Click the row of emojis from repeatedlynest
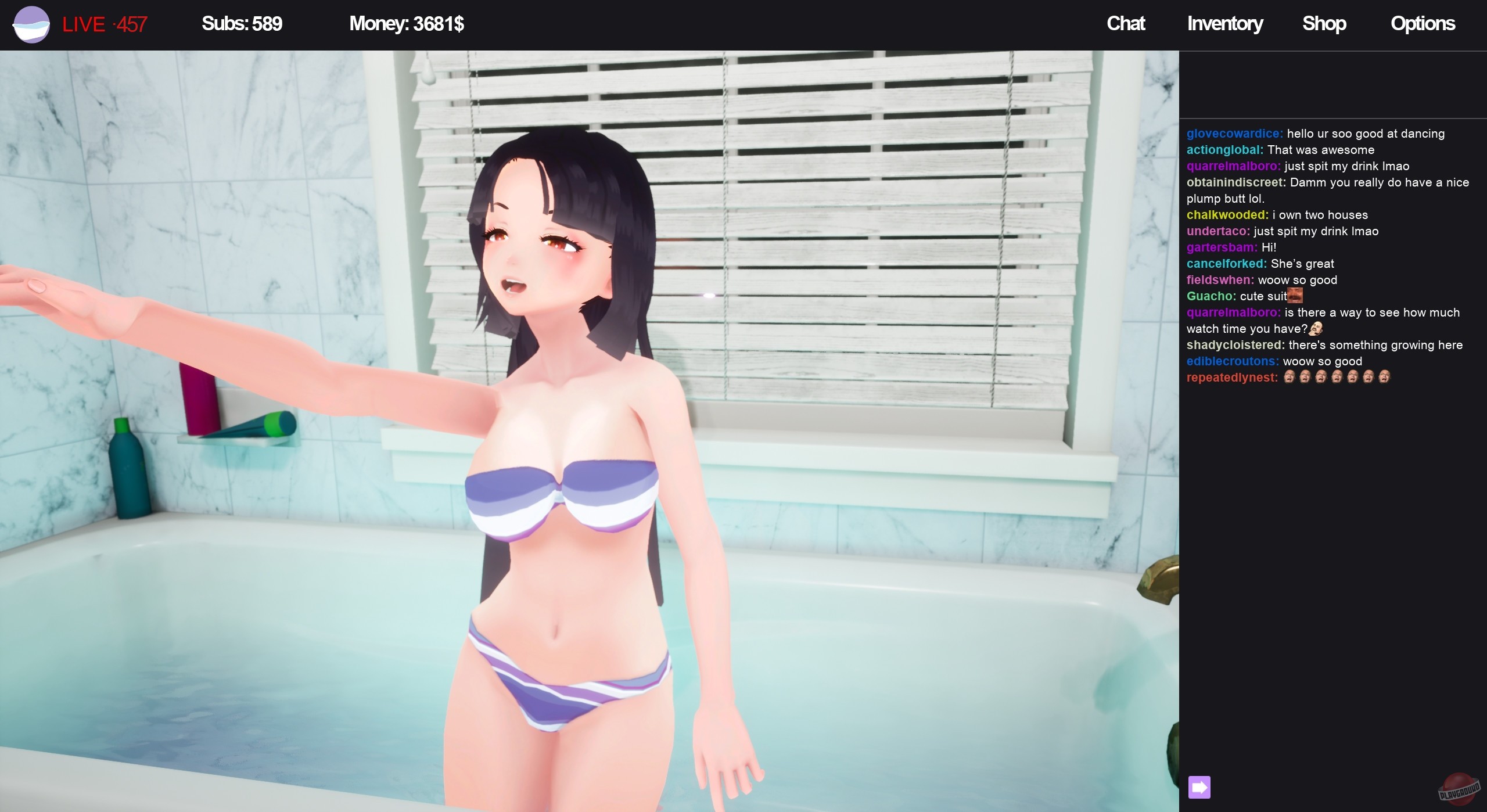The image size is (1487, 812). (x=1336, y=377)
